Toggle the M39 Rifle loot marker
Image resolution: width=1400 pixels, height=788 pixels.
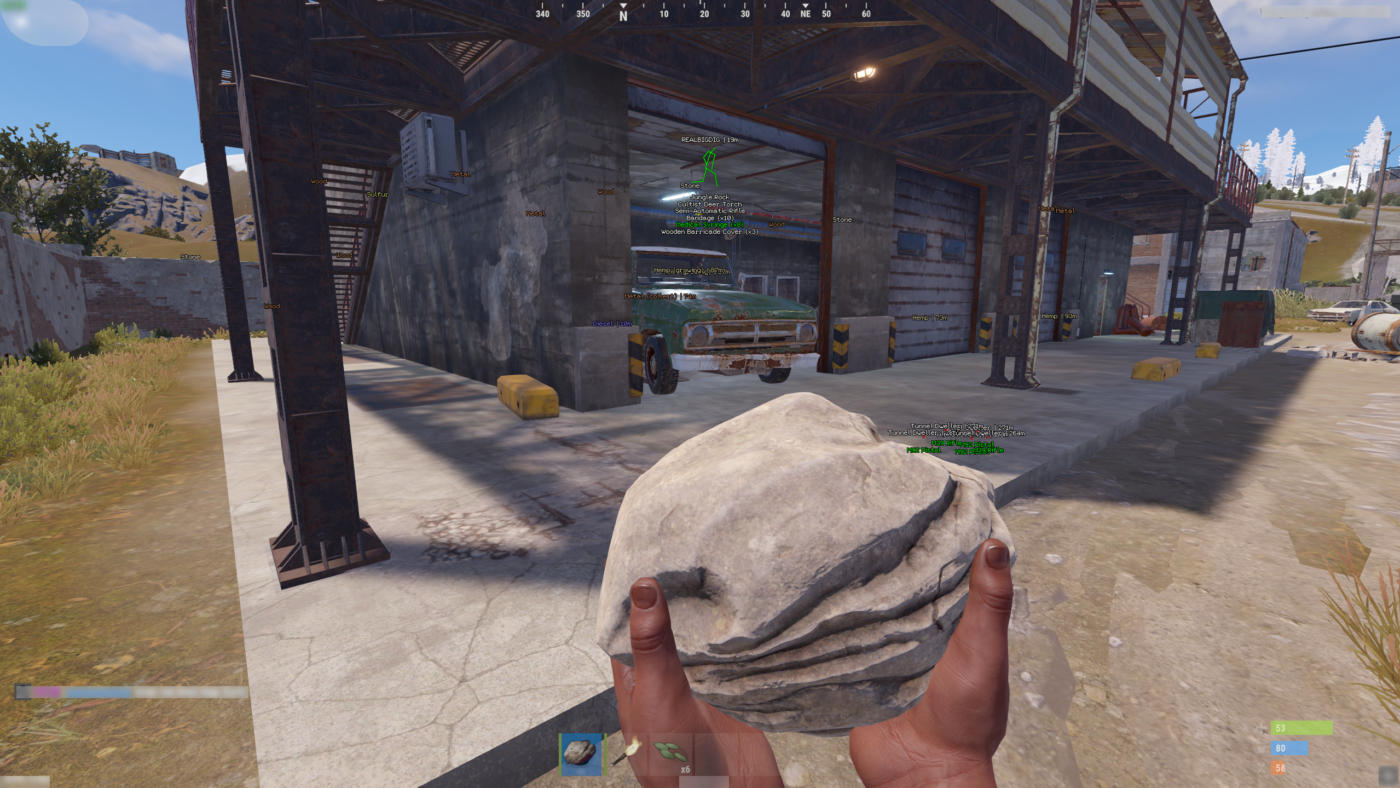tap(947, 443)
